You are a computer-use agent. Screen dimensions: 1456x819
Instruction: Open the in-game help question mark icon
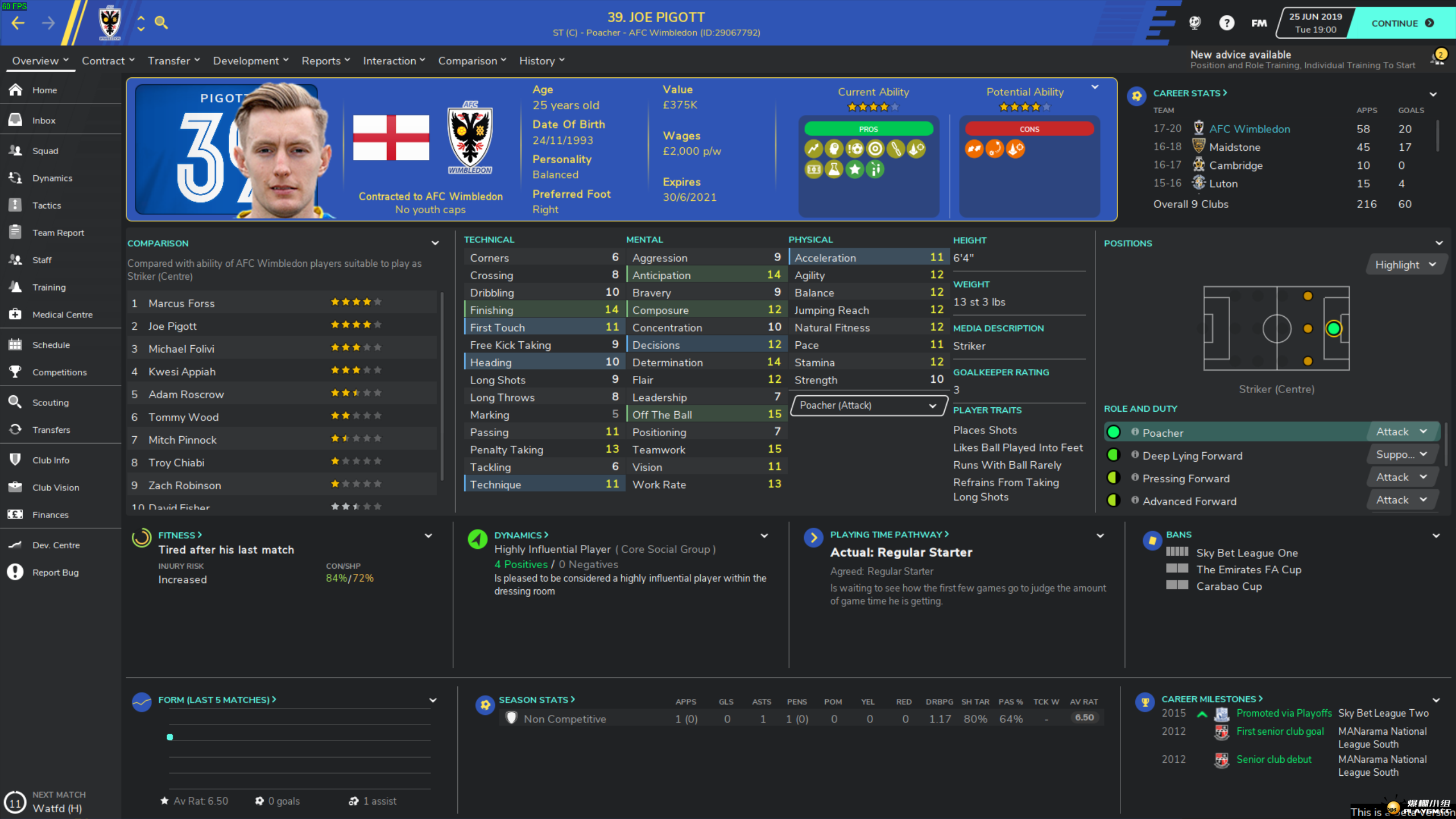pos(1227,23)
